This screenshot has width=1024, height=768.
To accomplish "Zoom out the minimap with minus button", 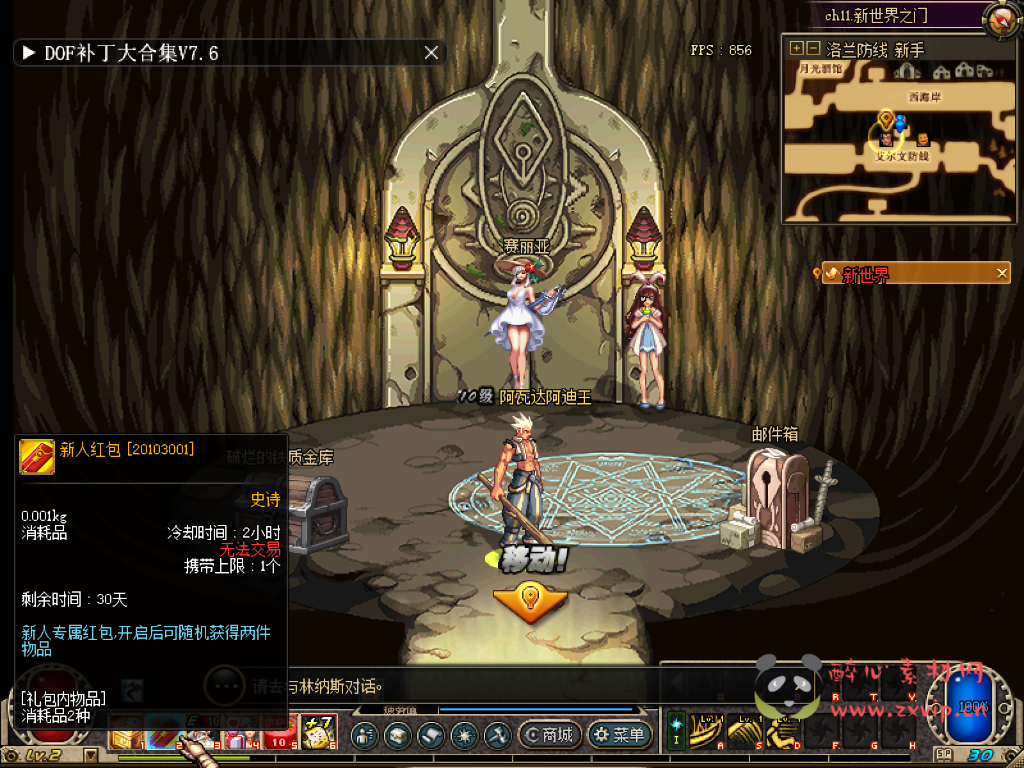I will tap(813, 48).
